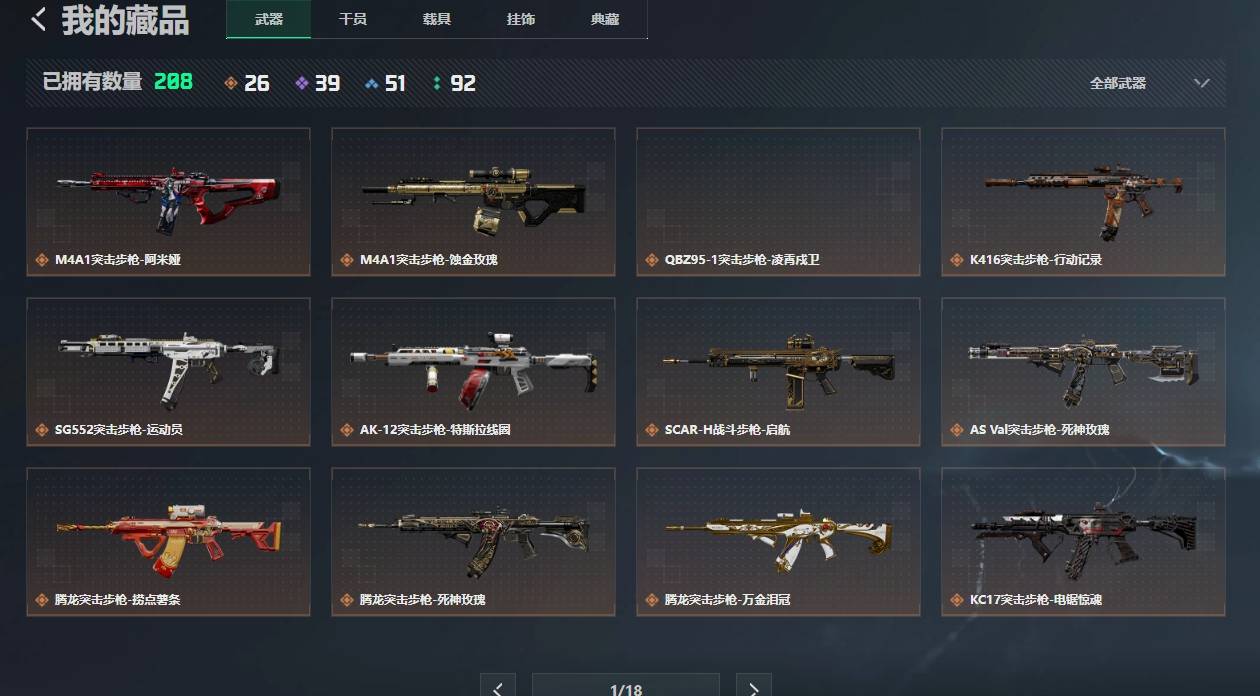The height and width of the screenshot is (696, 1260).
Task: Select the 腾龙突击步枪-死神玫瑰 skin card
Action: [x=473, y=541]
